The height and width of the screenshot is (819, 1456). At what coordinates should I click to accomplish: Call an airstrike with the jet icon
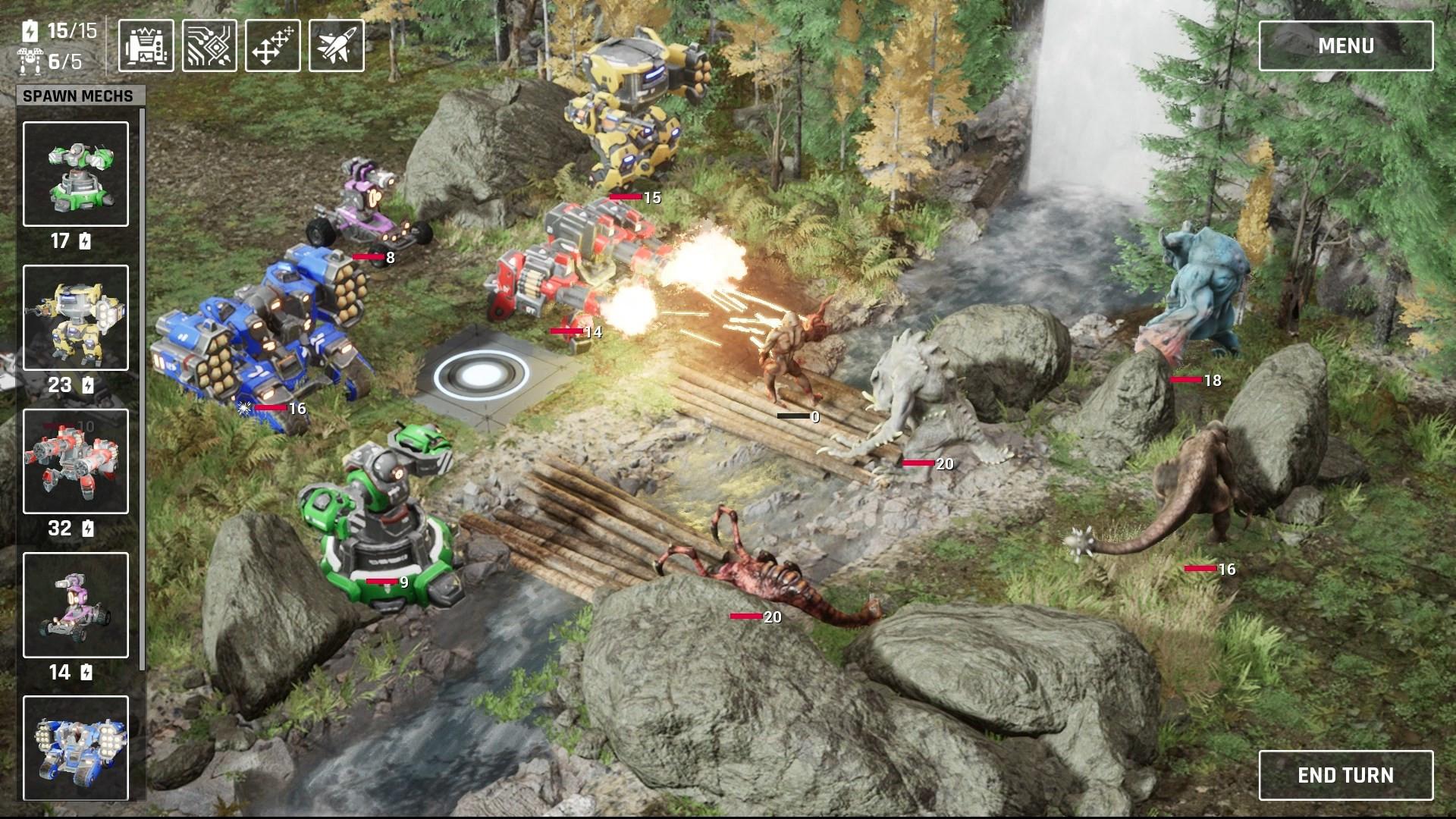pyautogui.click(x=334, y=45)
